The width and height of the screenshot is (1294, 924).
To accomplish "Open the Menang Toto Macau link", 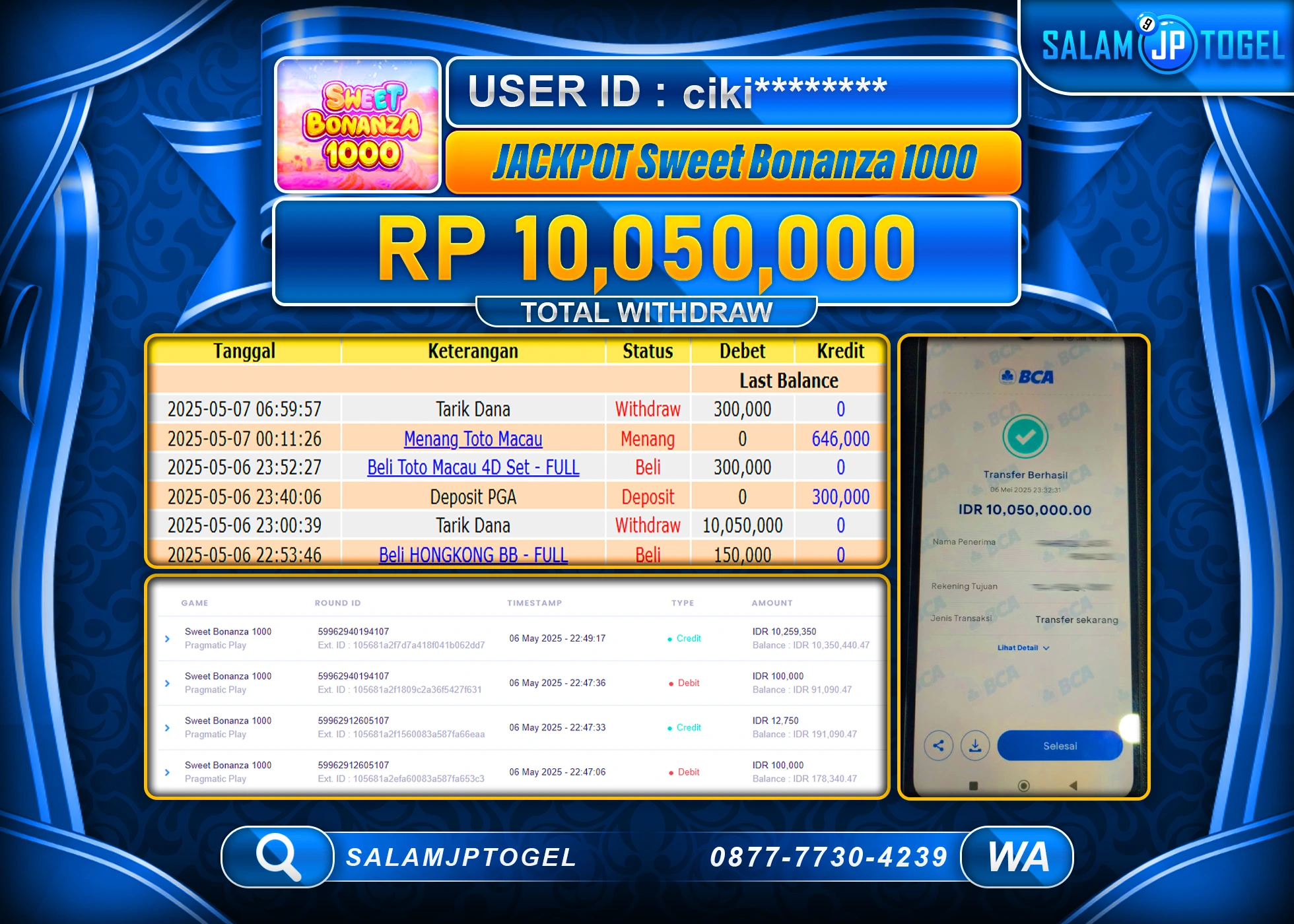I will [473, 438].
